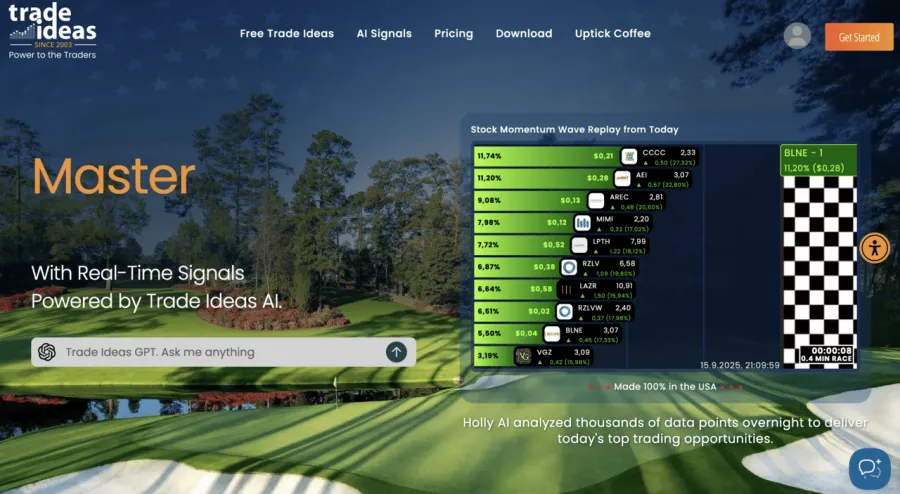Click the Trade Ideas logo
Image resolution: width=900 pixels, height=494 pixels.
click(53, 31)
